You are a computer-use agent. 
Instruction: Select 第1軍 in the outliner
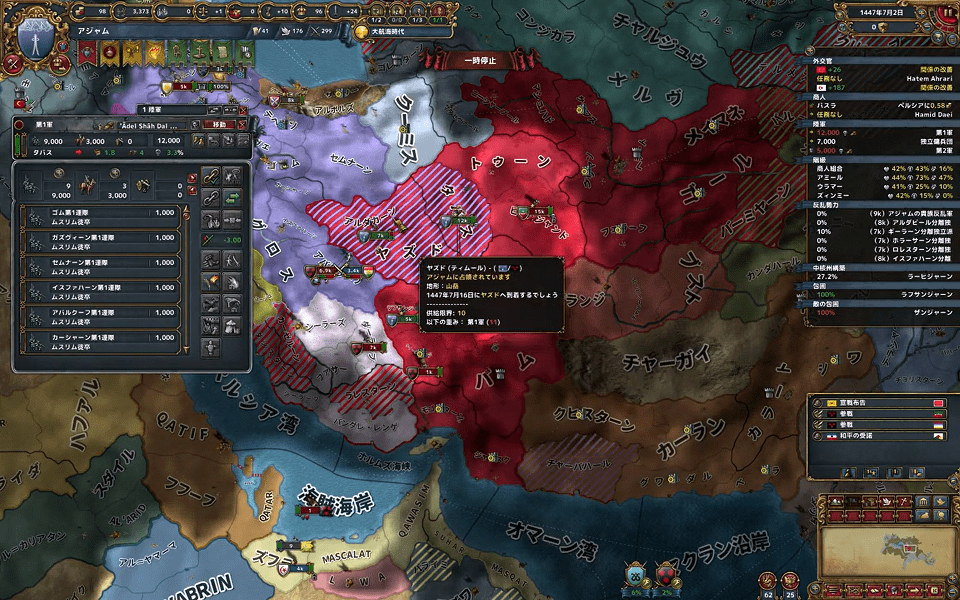(880, 131)
